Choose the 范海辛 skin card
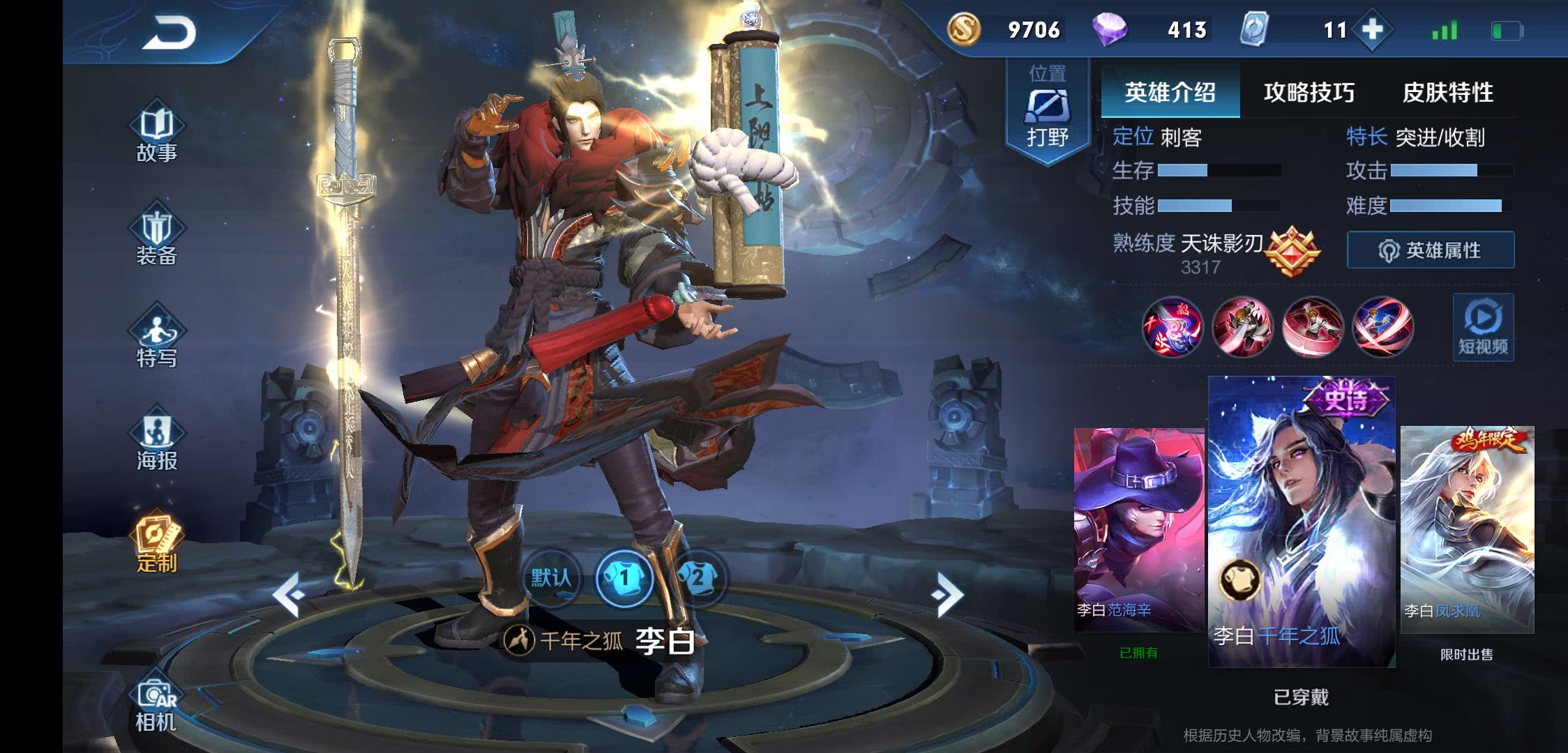 point(1138,530)
